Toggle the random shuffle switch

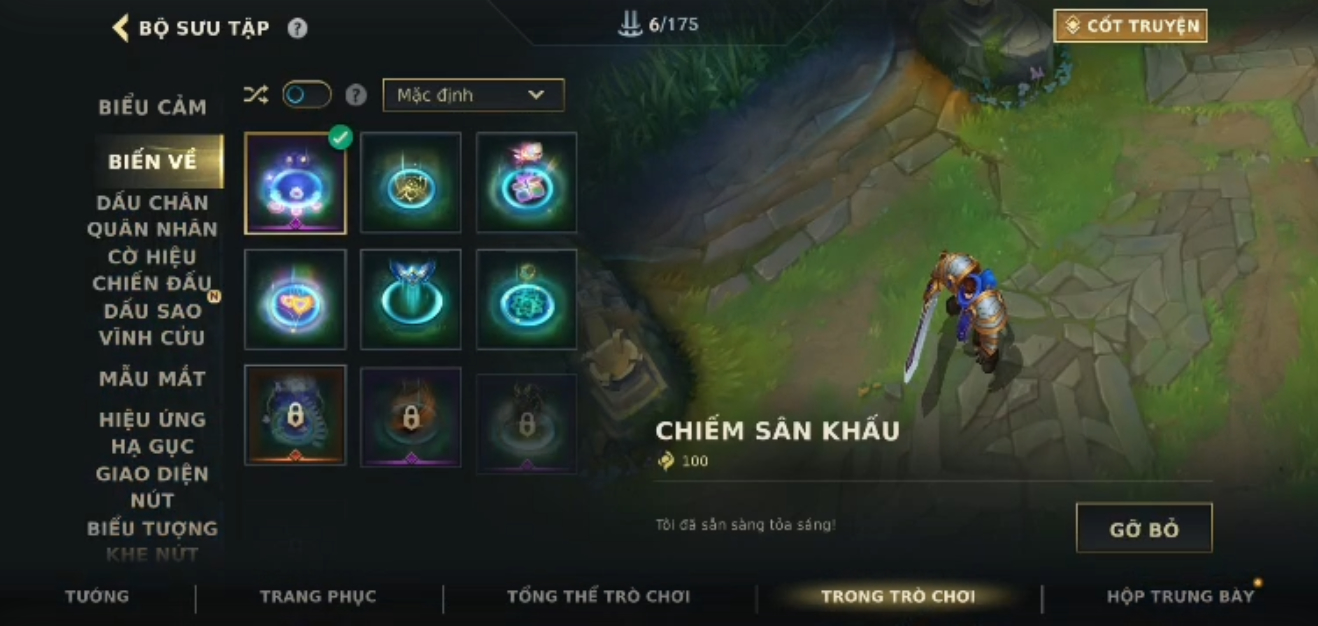306,95
